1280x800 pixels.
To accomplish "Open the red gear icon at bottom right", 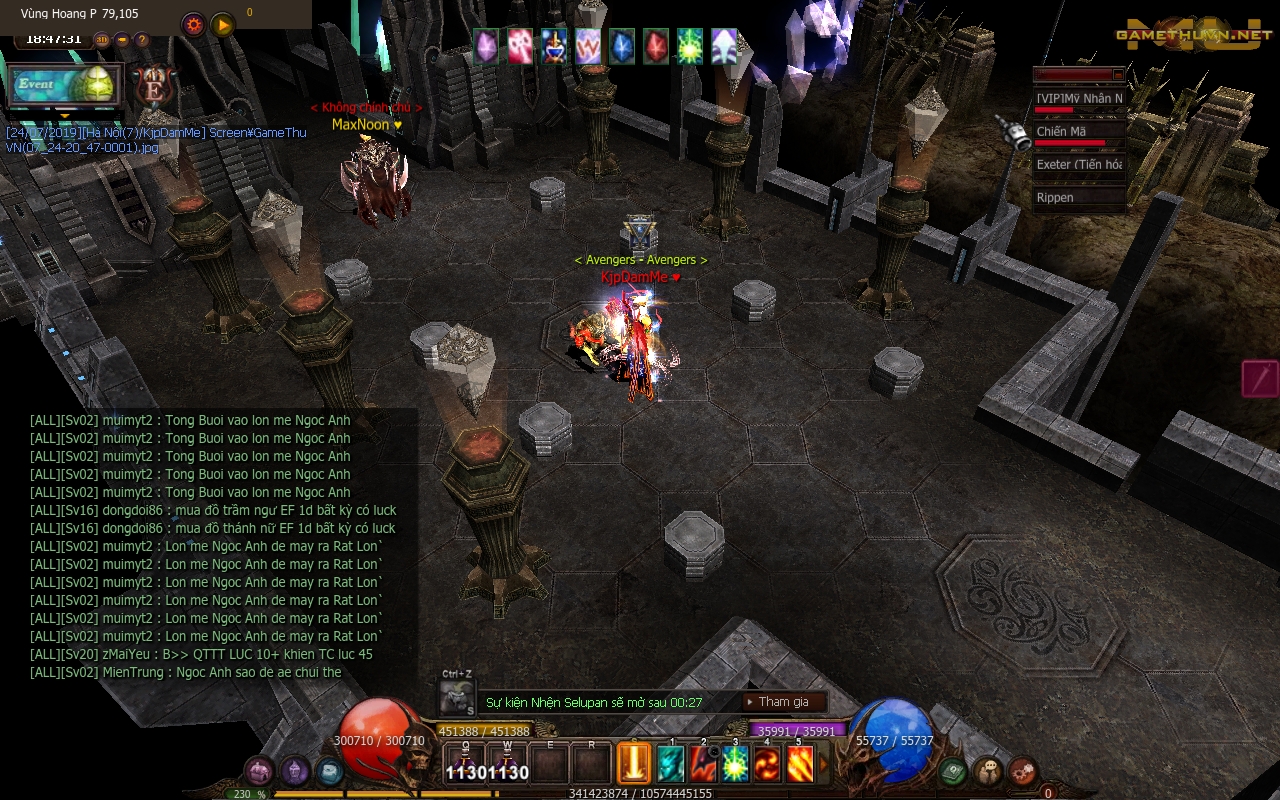I will [x=1022, y=771].
